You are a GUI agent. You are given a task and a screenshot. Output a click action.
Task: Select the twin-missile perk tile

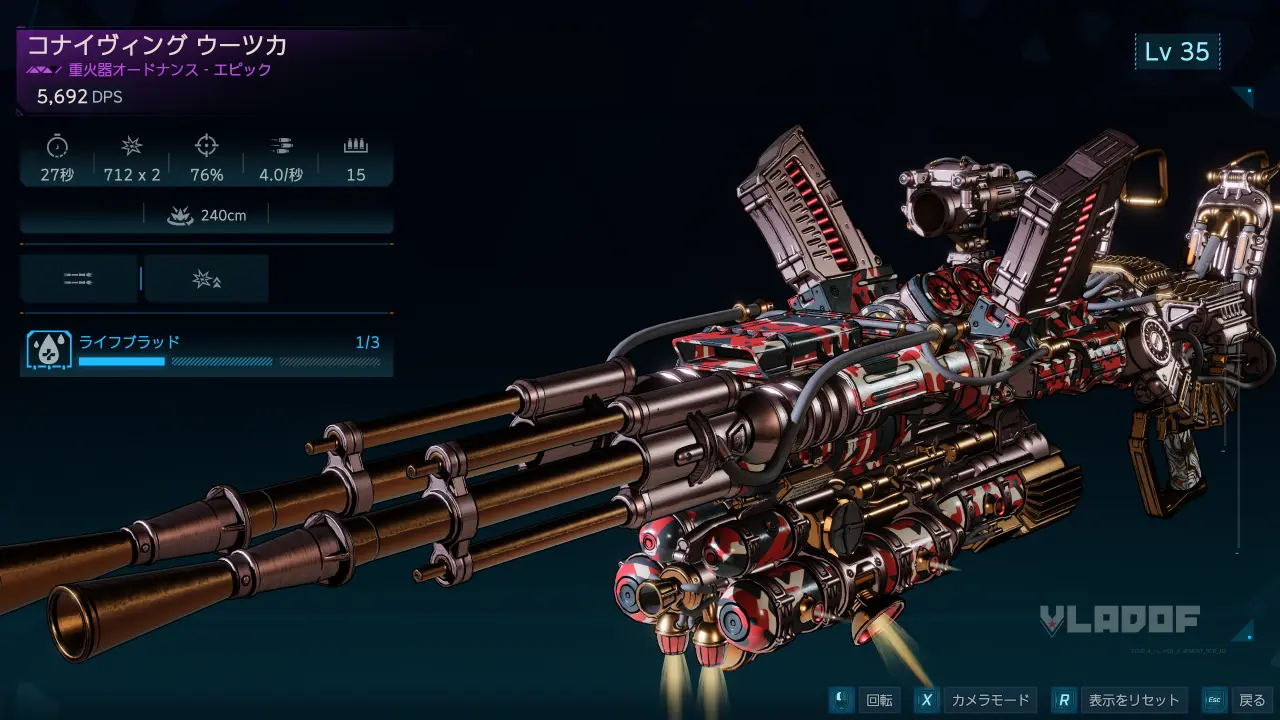coord(78,279)
